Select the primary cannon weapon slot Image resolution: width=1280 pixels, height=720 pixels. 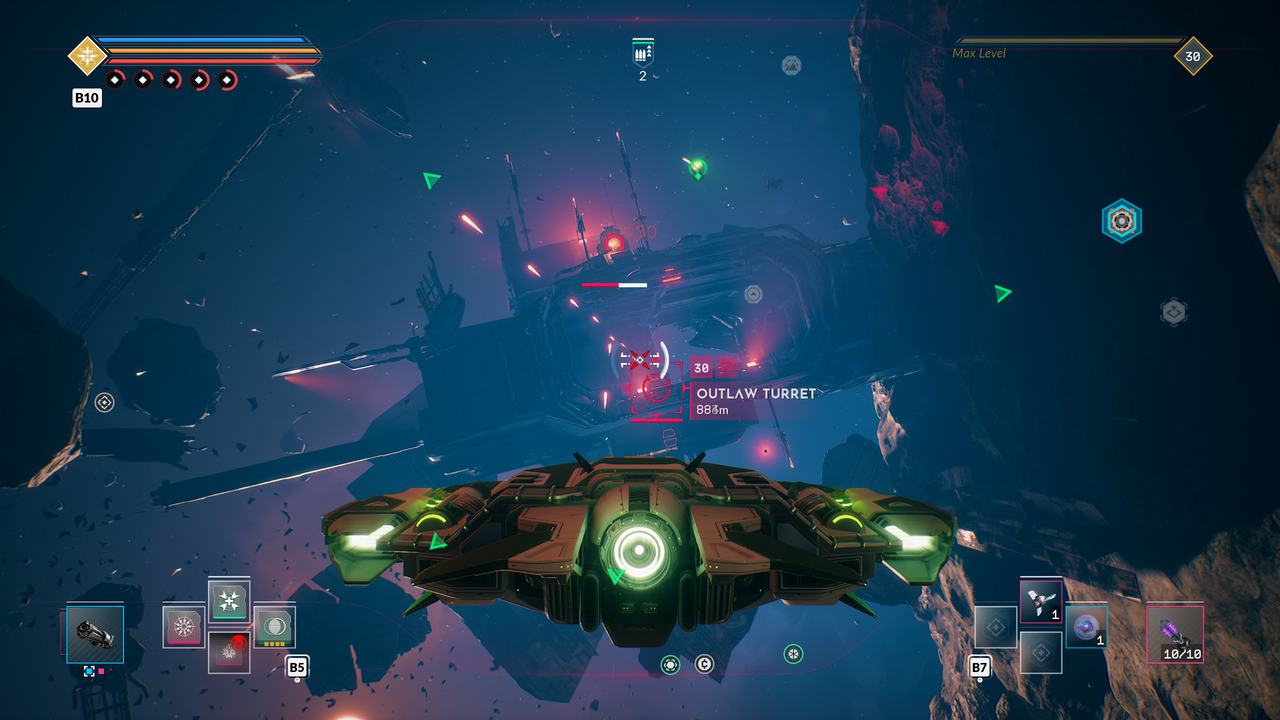pyautogui.click(x=95, y=634)
